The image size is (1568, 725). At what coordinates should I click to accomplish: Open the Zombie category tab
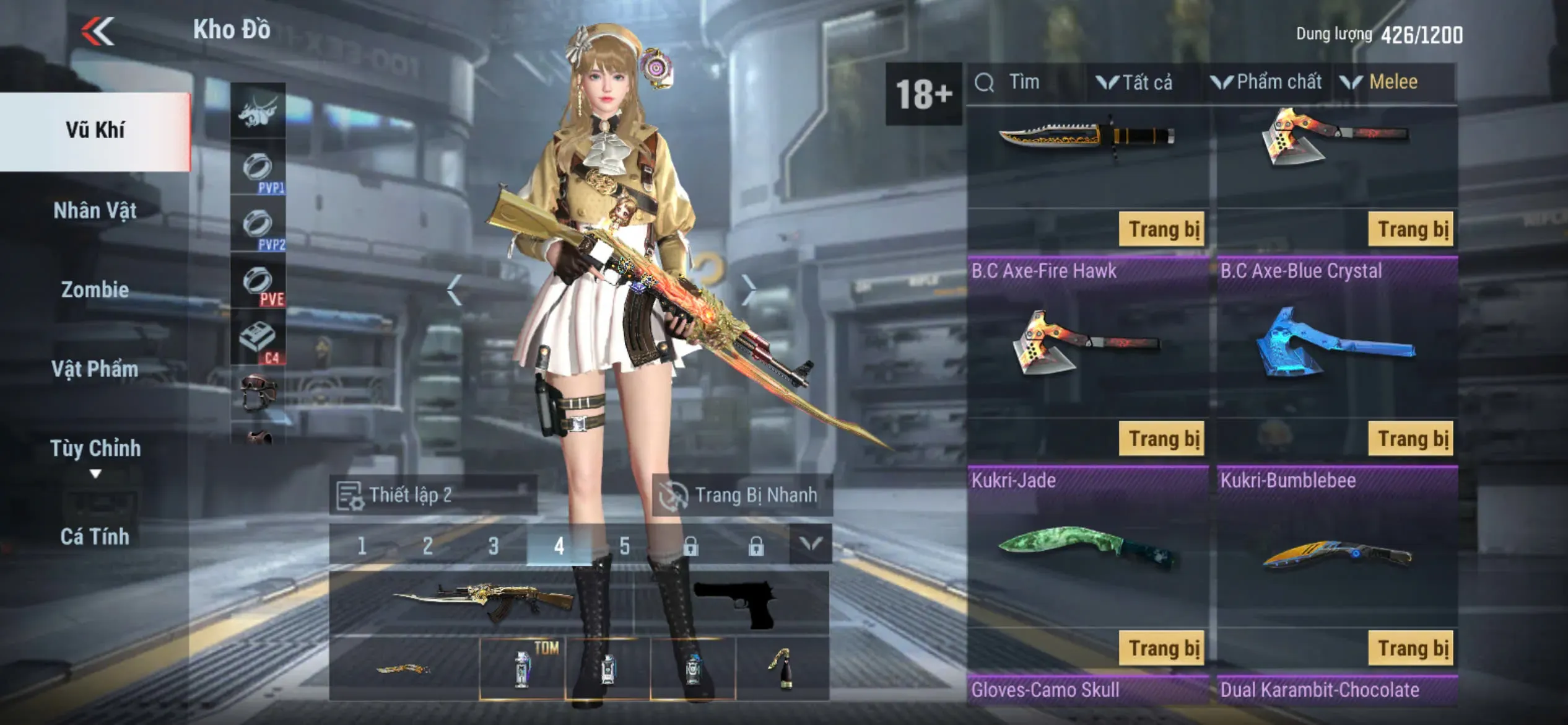(x=95, y=289)
